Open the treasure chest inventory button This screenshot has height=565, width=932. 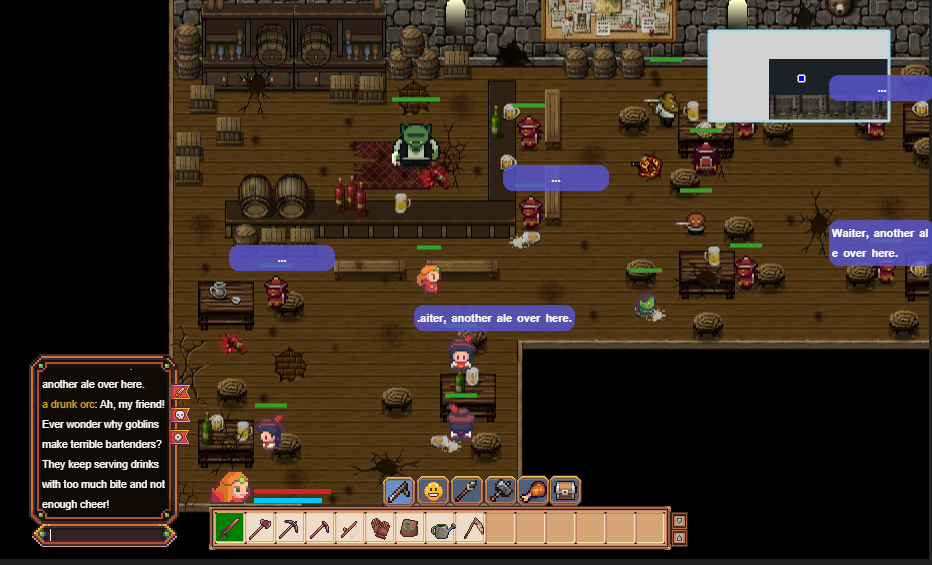(x=565, y=491)
